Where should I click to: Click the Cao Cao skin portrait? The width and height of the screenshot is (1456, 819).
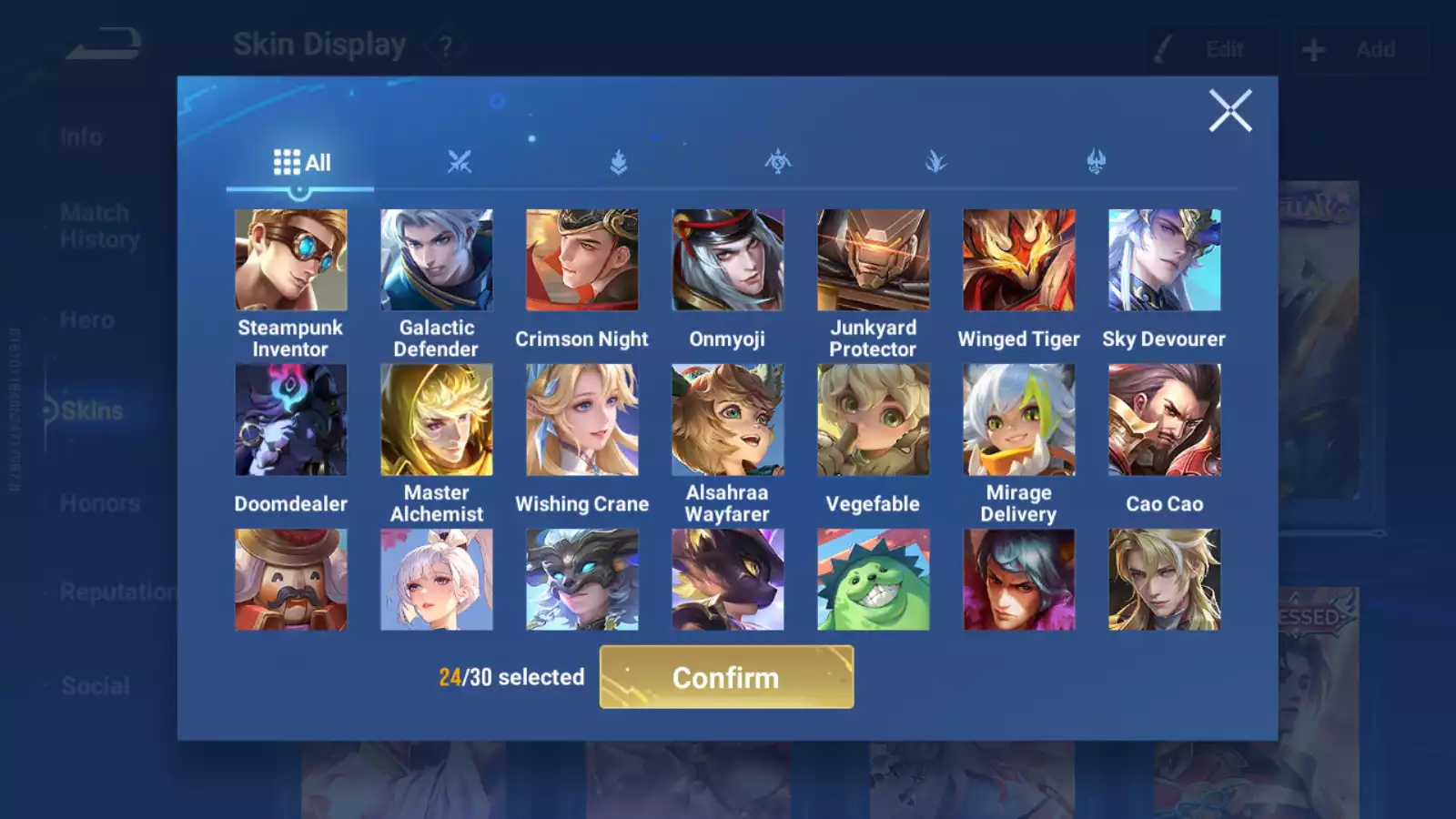tap(1164, 419)
